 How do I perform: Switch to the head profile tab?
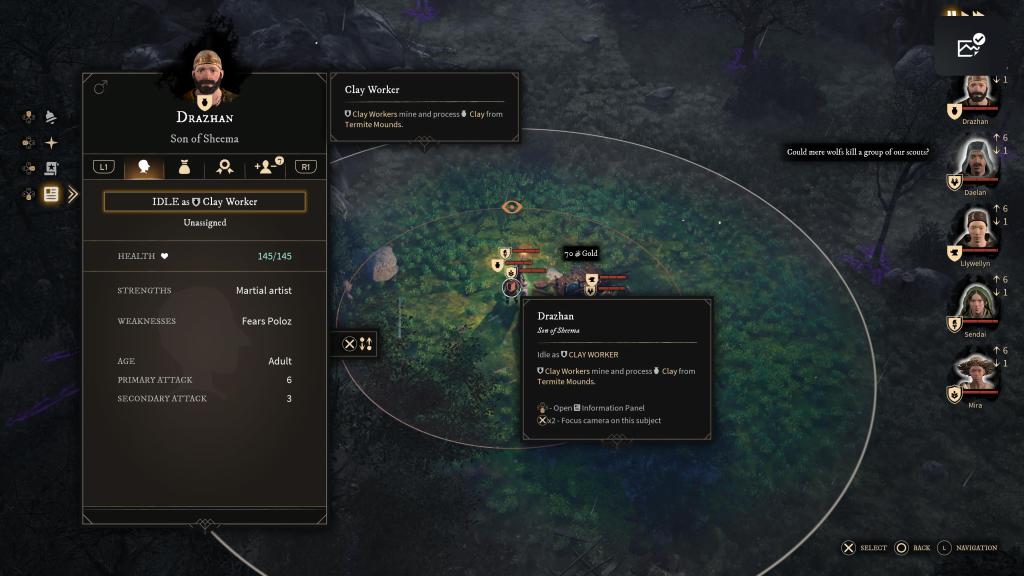tap(143, 167)
